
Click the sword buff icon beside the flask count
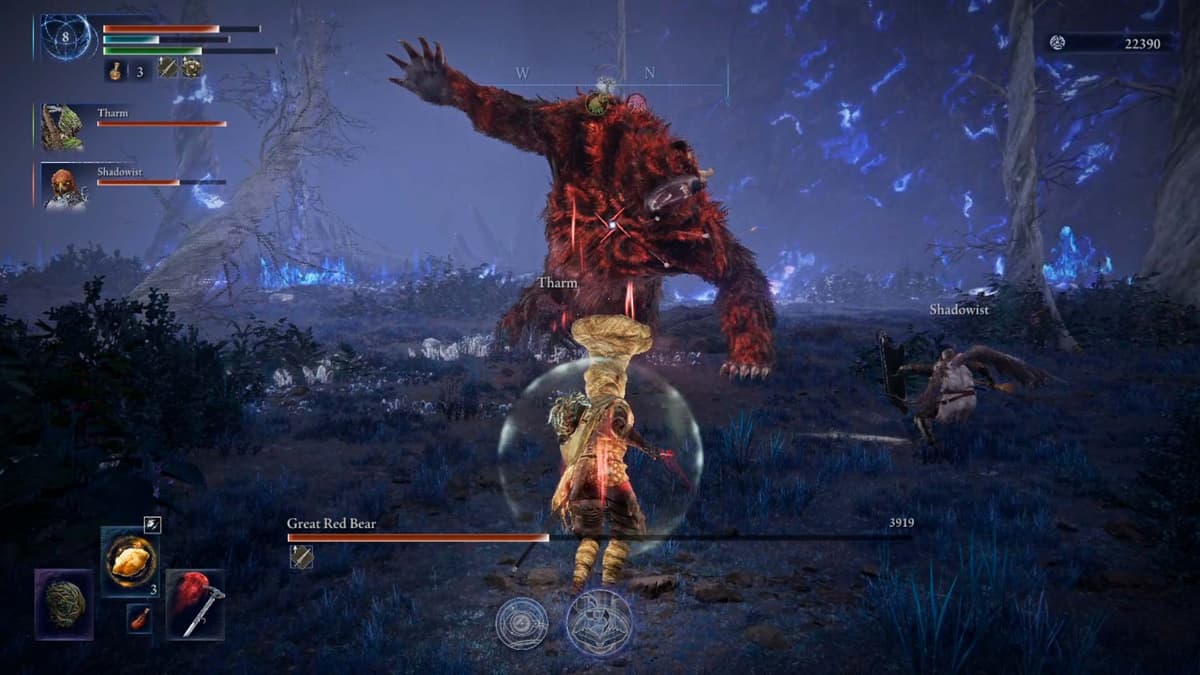coord(167,68)
